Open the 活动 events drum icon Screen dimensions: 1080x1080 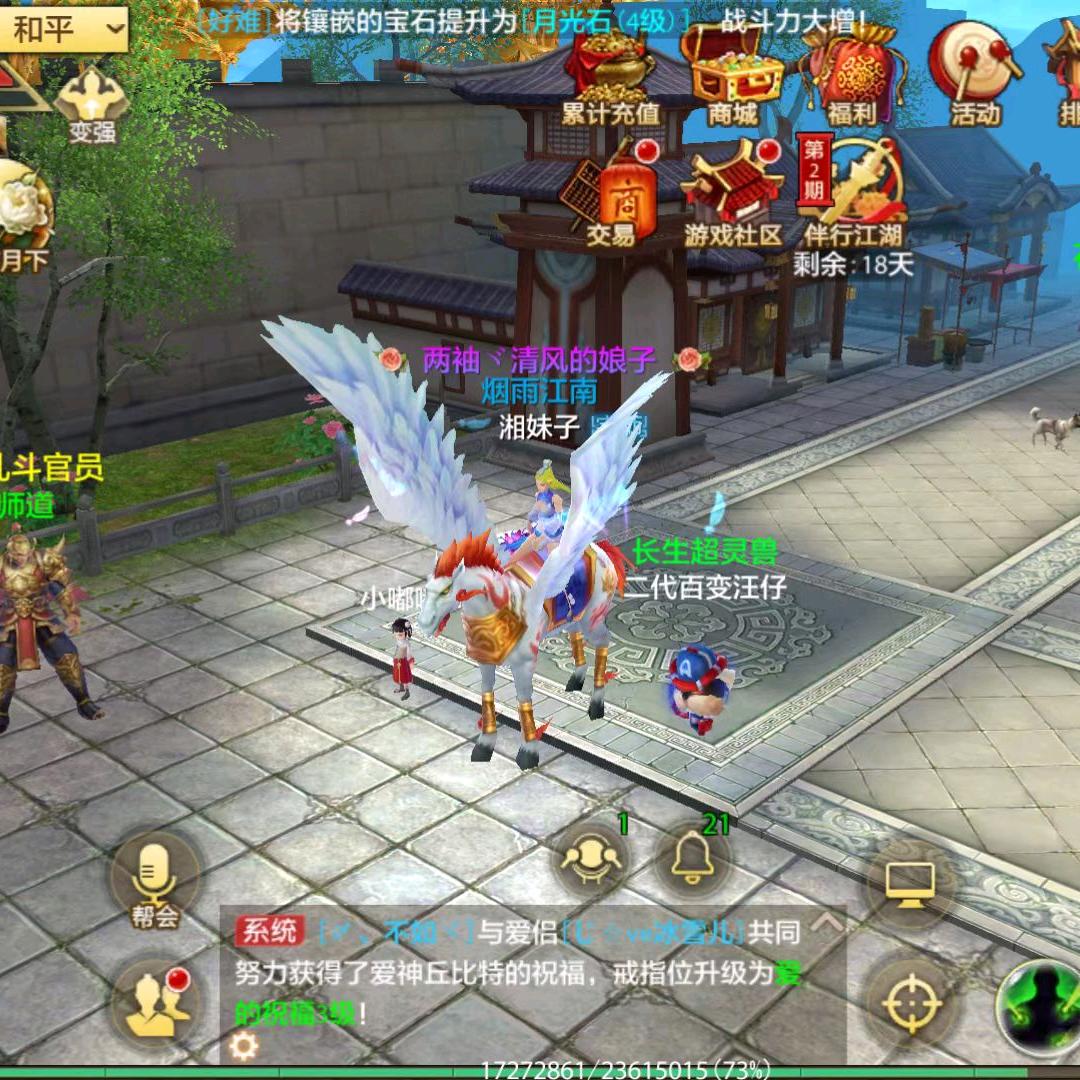point(973,72)
